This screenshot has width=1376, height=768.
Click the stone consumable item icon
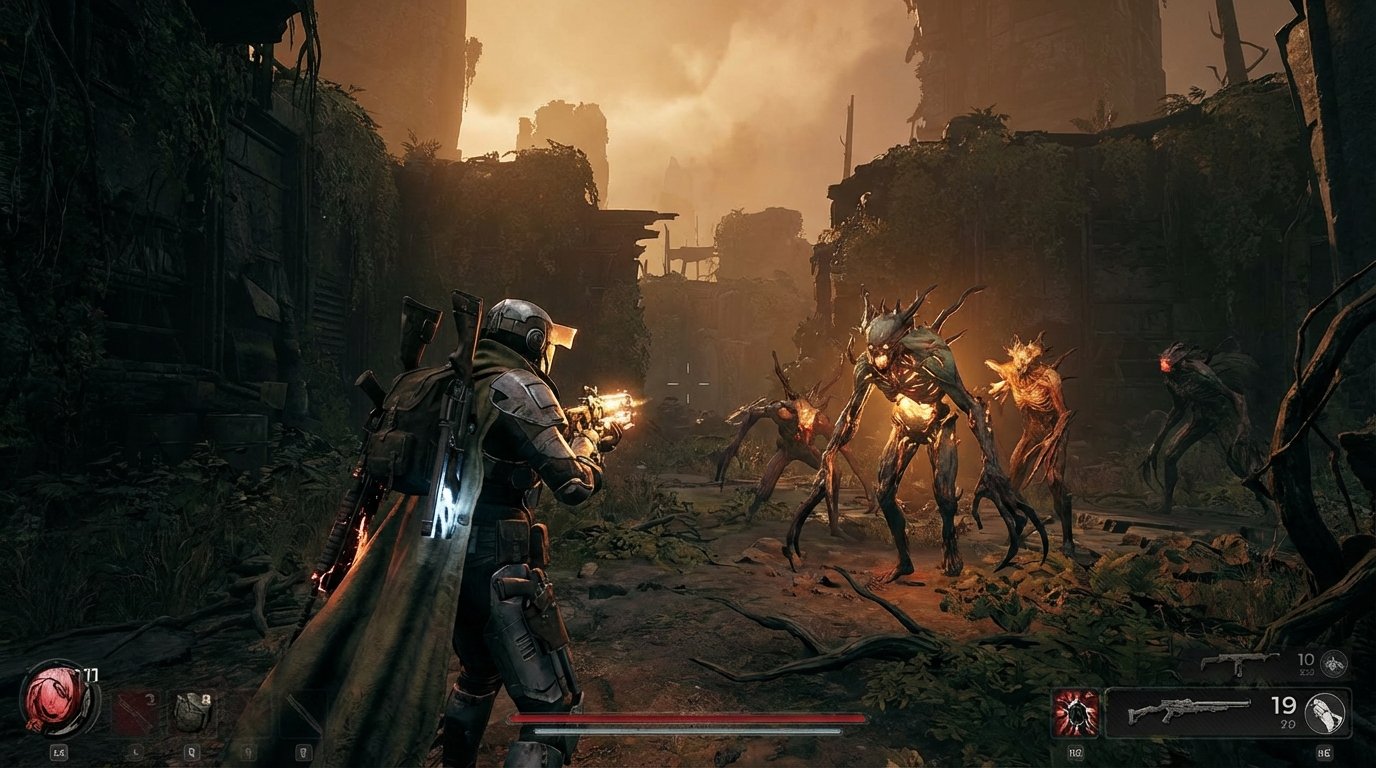tap(192, 713)
